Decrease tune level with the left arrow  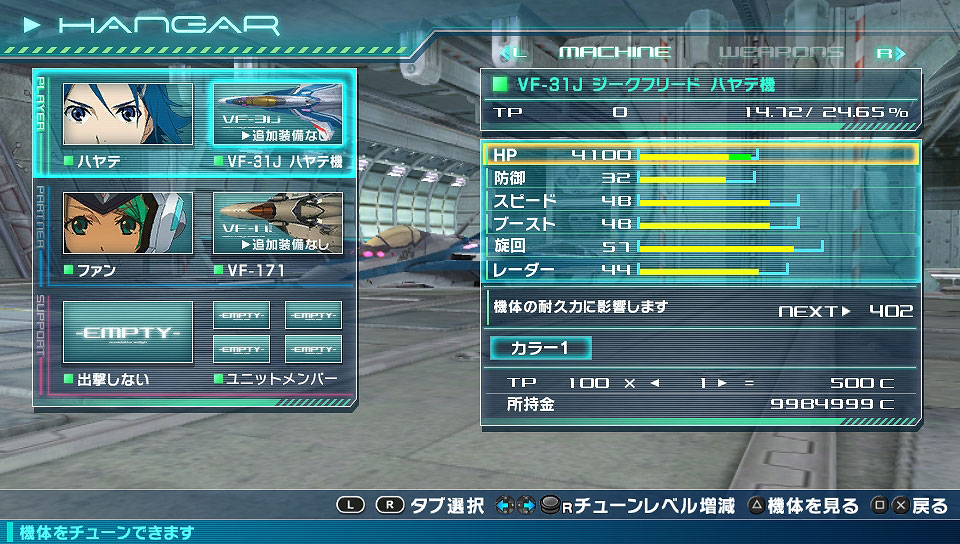coord(655,382)
